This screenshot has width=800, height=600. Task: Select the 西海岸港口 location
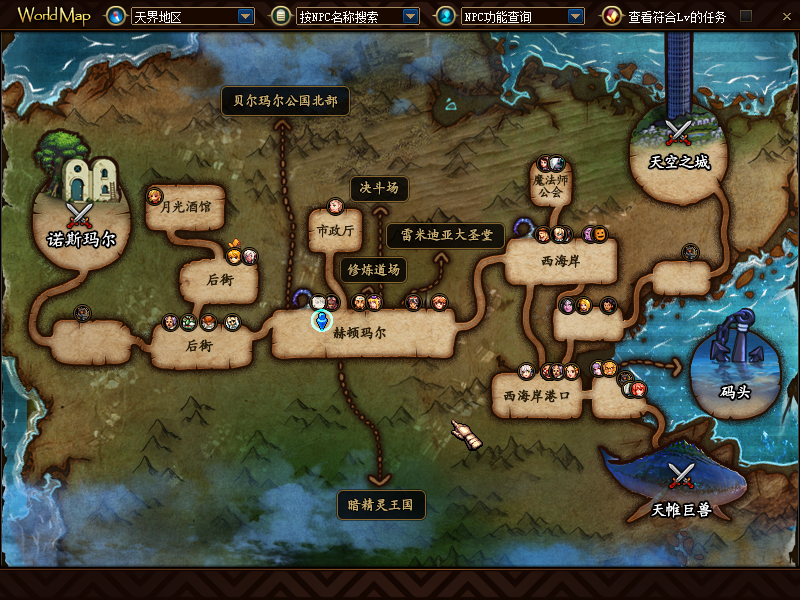[536, 396]
